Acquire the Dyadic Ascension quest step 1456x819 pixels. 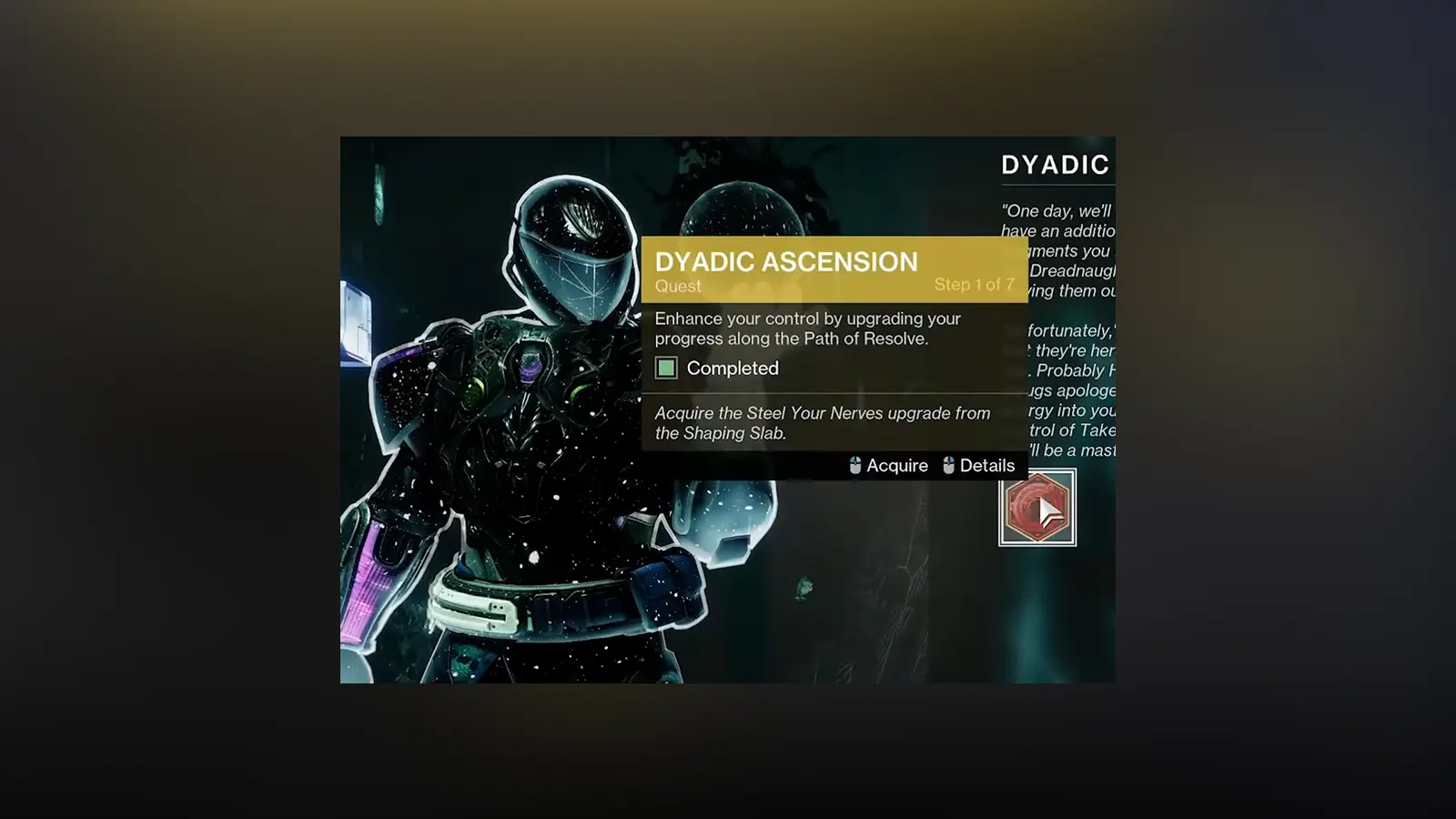pyautogui.click(x=898, y=465)
